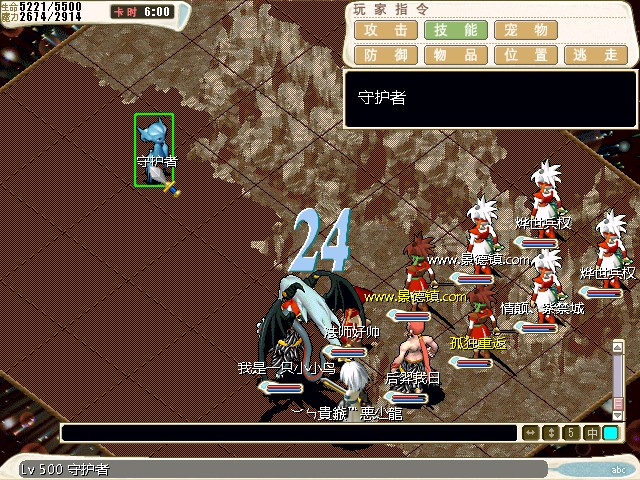Switch the 中 input language button
Viewport: 640px width, 480px height.
pos(591,433)
